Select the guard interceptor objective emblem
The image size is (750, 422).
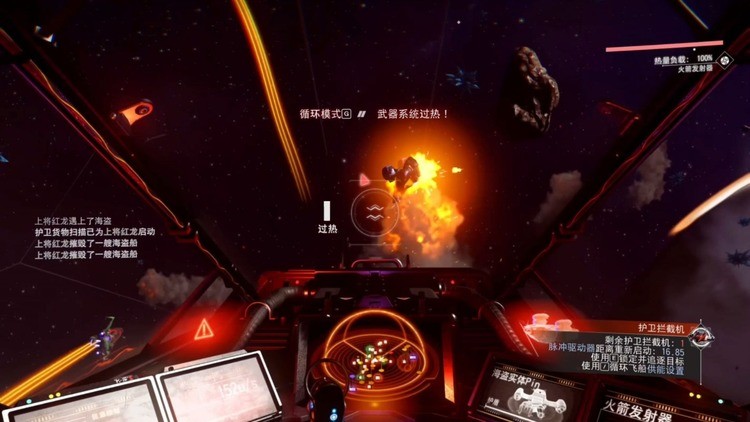[x=701, y=336]
